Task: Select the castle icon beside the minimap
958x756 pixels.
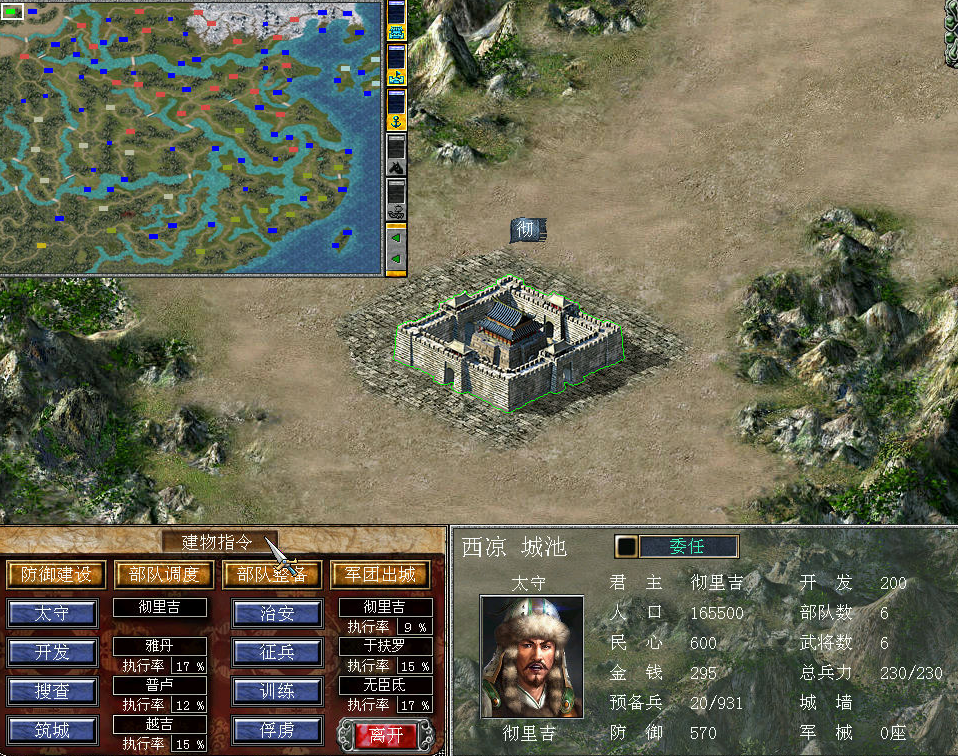Action: point(396,33)
